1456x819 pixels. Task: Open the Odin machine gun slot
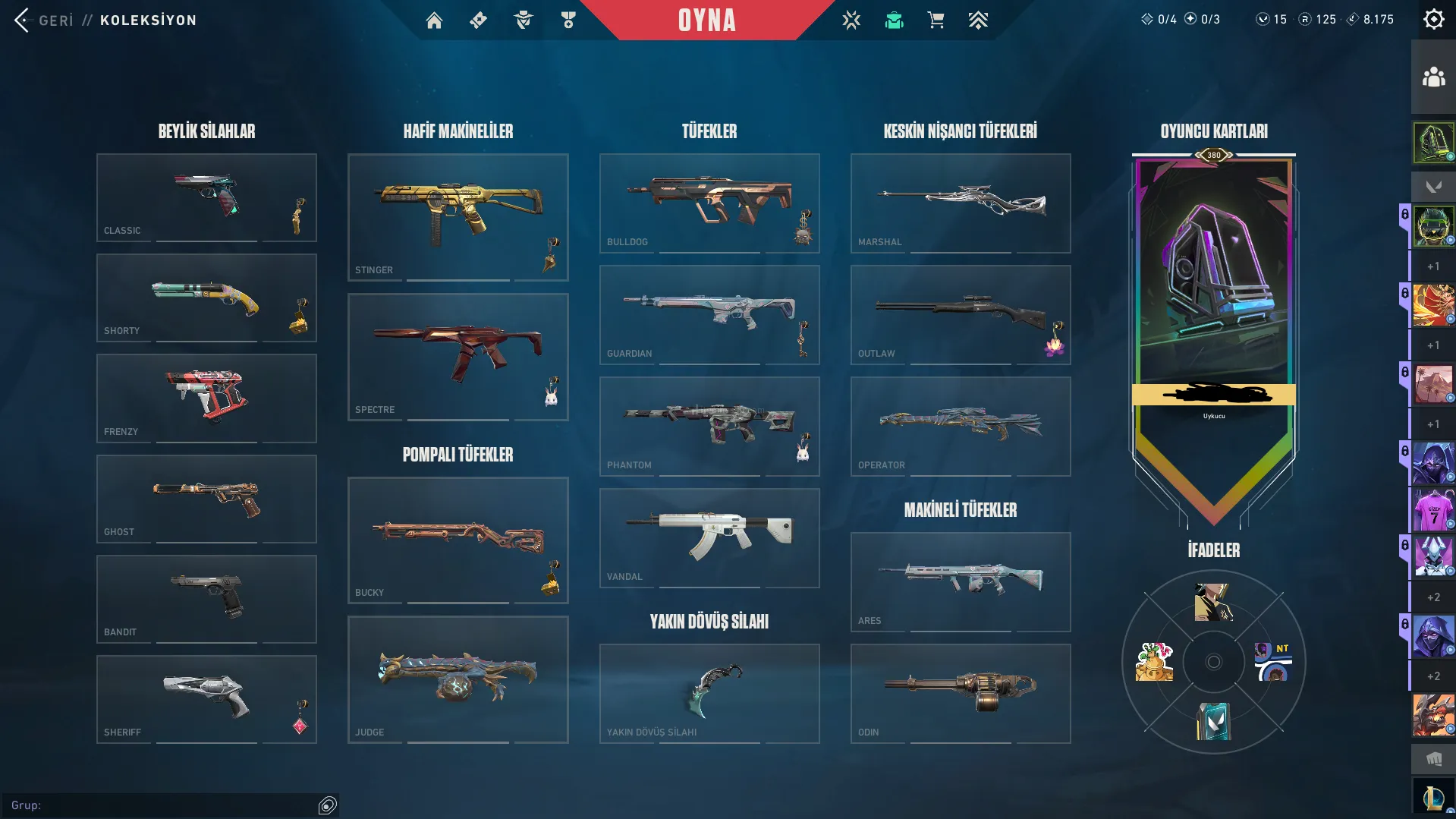tap(960, 693)
